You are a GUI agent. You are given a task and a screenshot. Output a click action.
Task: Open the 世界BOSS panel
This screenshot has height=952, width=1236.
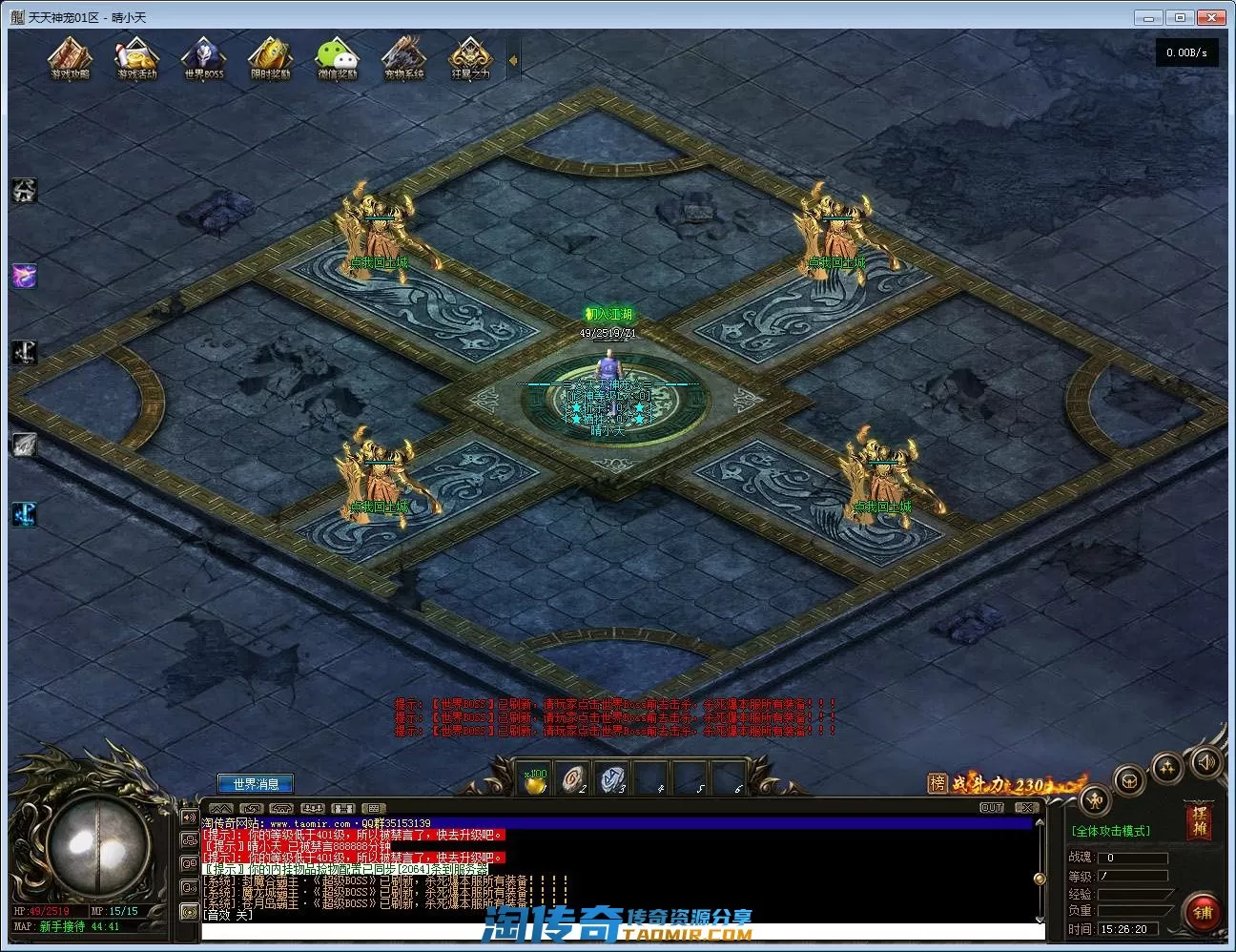click(x=203, y=57)
